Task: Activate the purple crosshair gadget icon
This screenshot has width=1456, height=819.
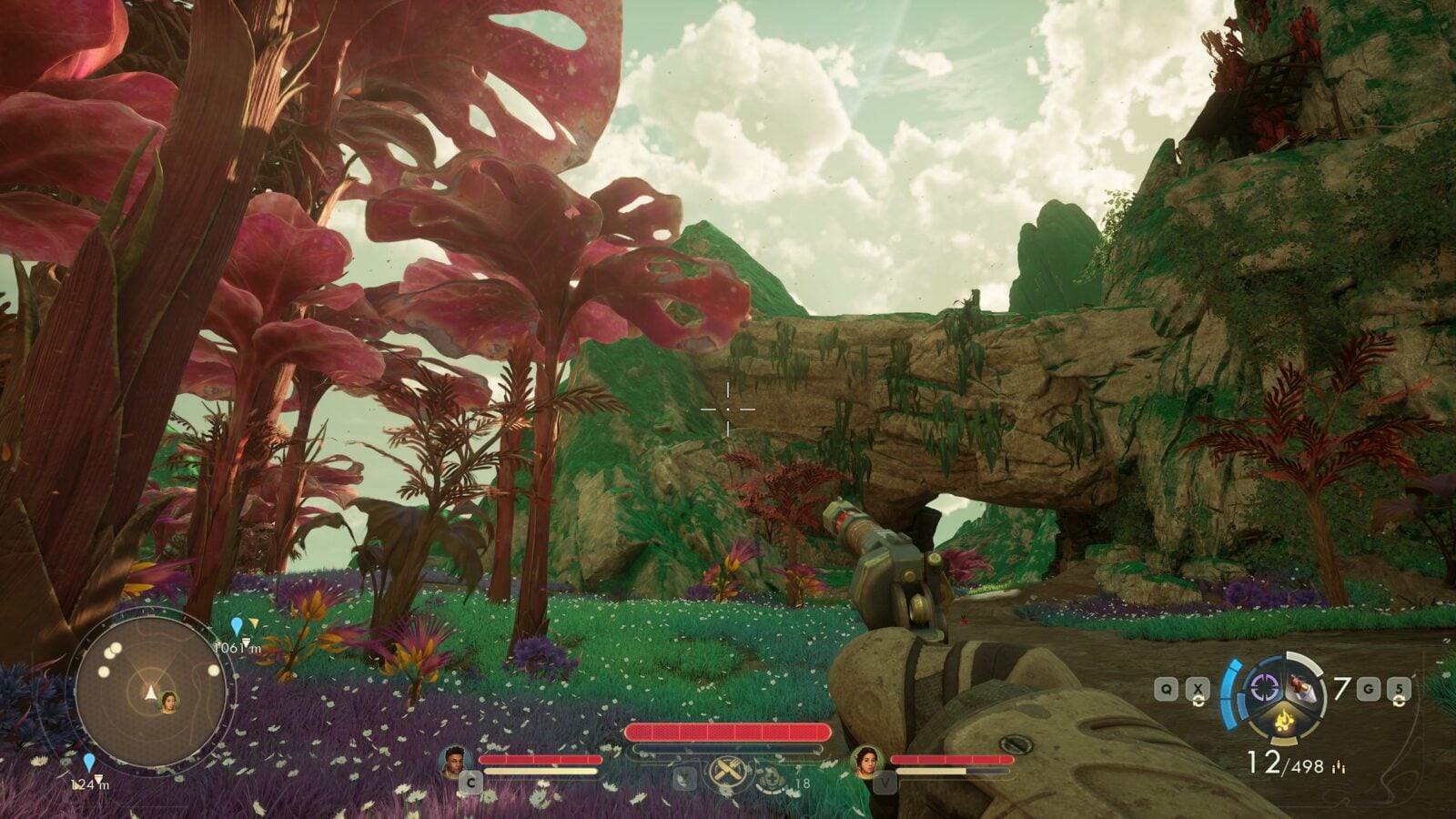Action: [x=1264, y=687]
